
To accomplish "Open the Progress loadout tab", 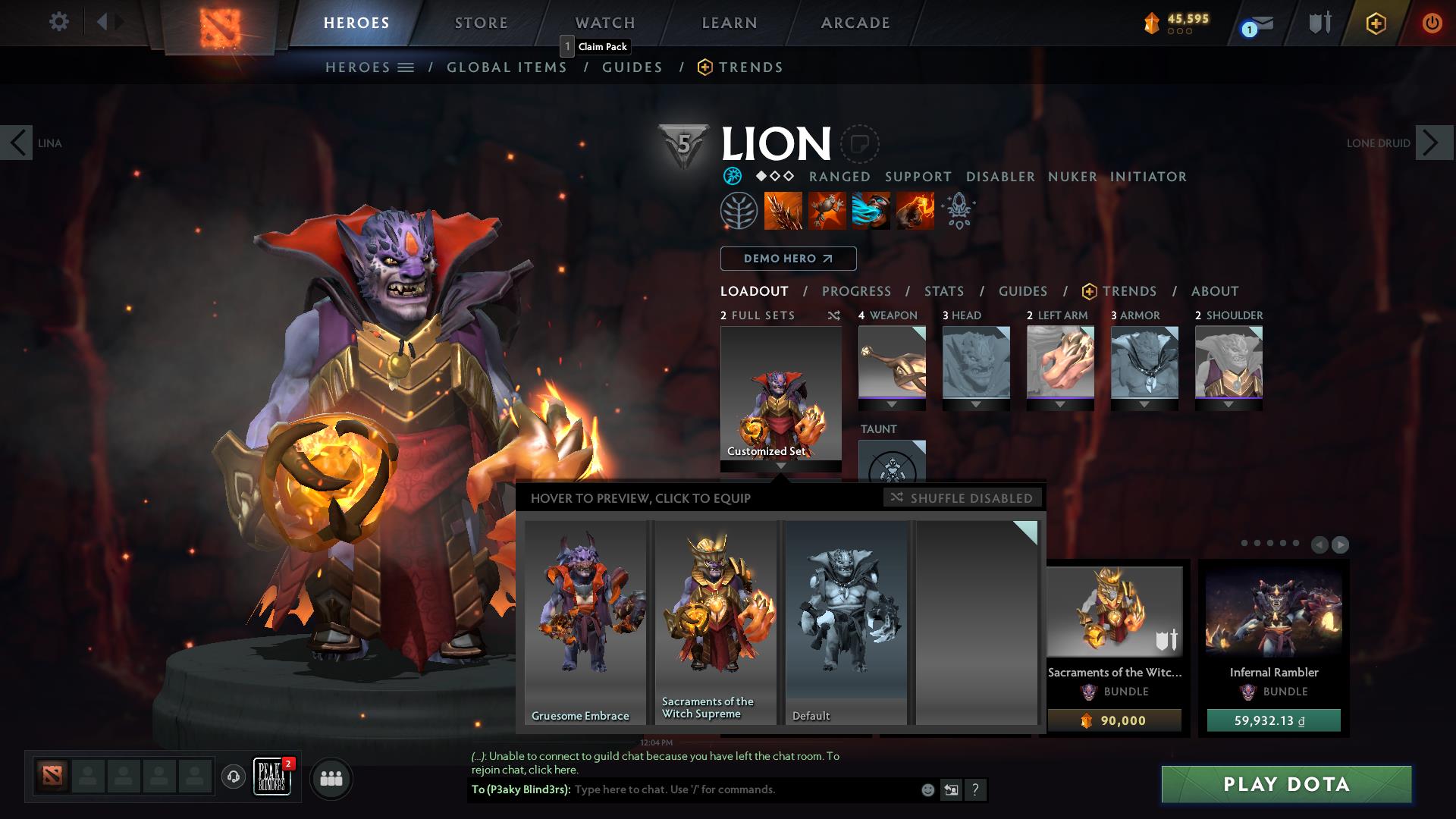I will point(857,291).
